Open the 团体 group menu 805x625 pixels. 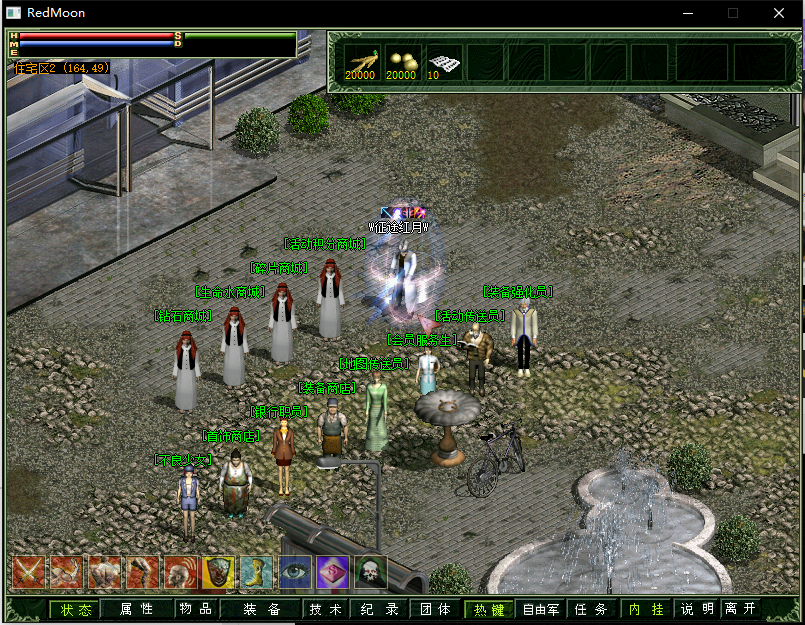click(435, 609)
